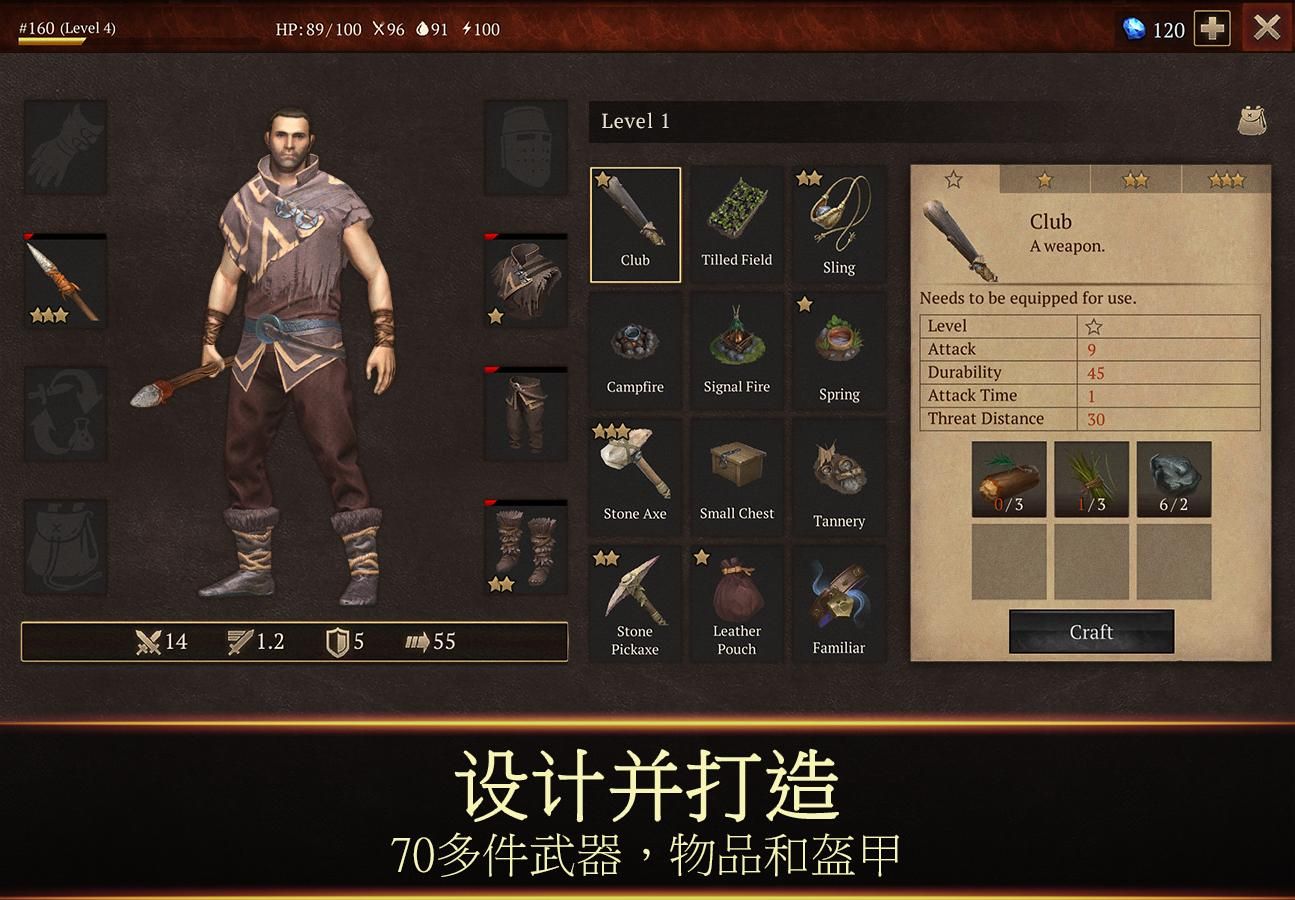Click the plus to buy gems
The width and height of the screenshot is (1295, 900).
click(1211, 29)
